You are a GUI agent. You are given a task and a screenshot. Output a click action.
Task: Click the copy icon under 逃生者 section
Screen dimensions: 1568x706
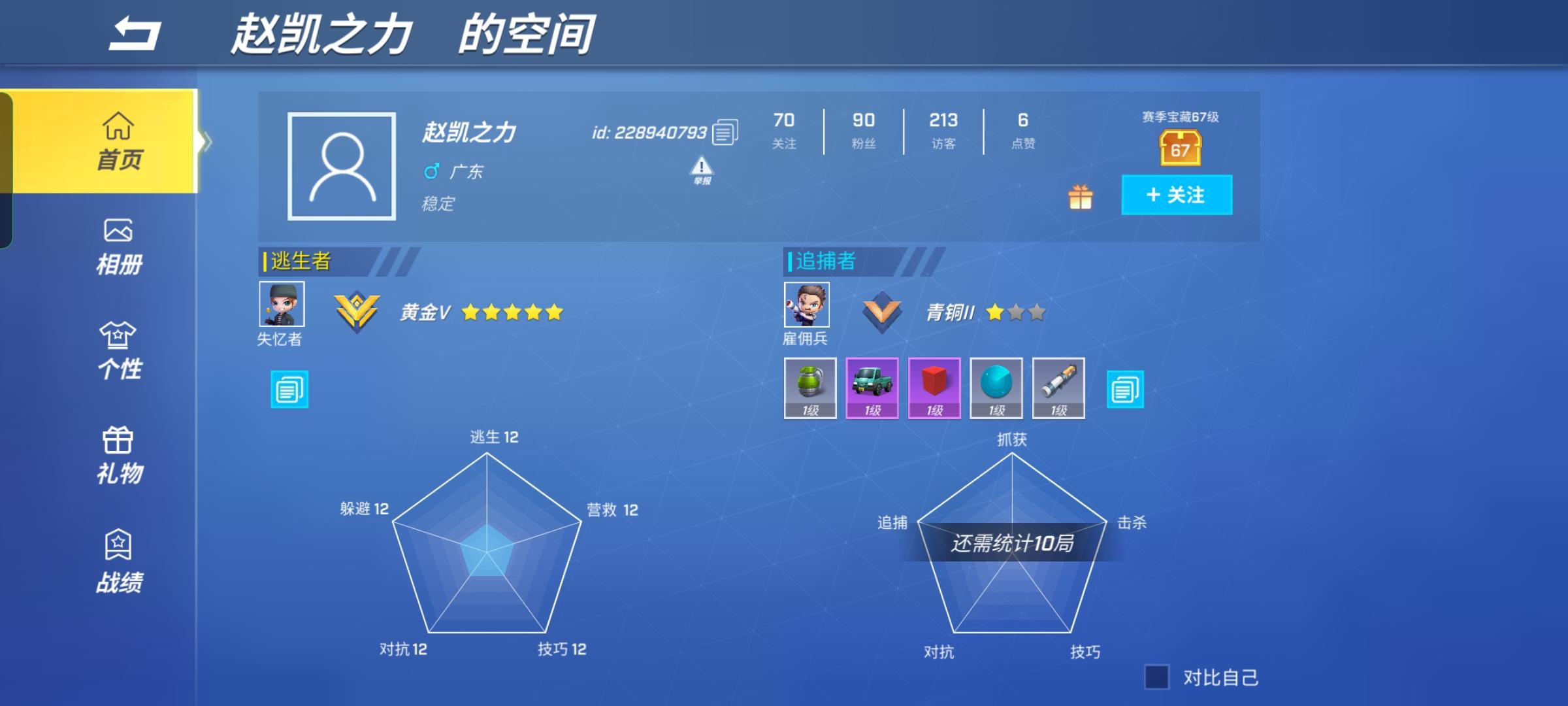[288, 388]
